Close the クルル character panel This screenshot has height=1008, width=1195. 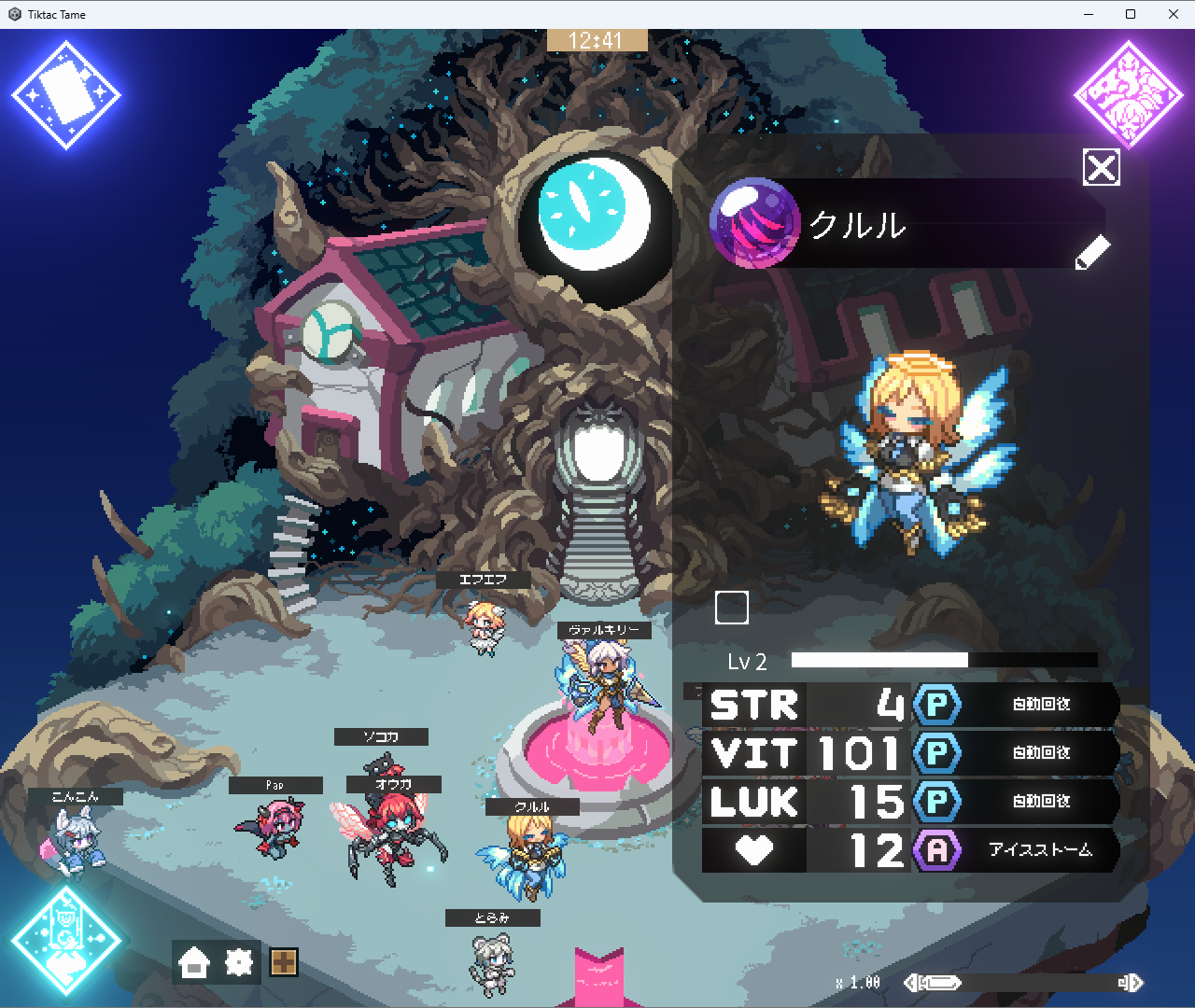click(x=1102, y=168)
